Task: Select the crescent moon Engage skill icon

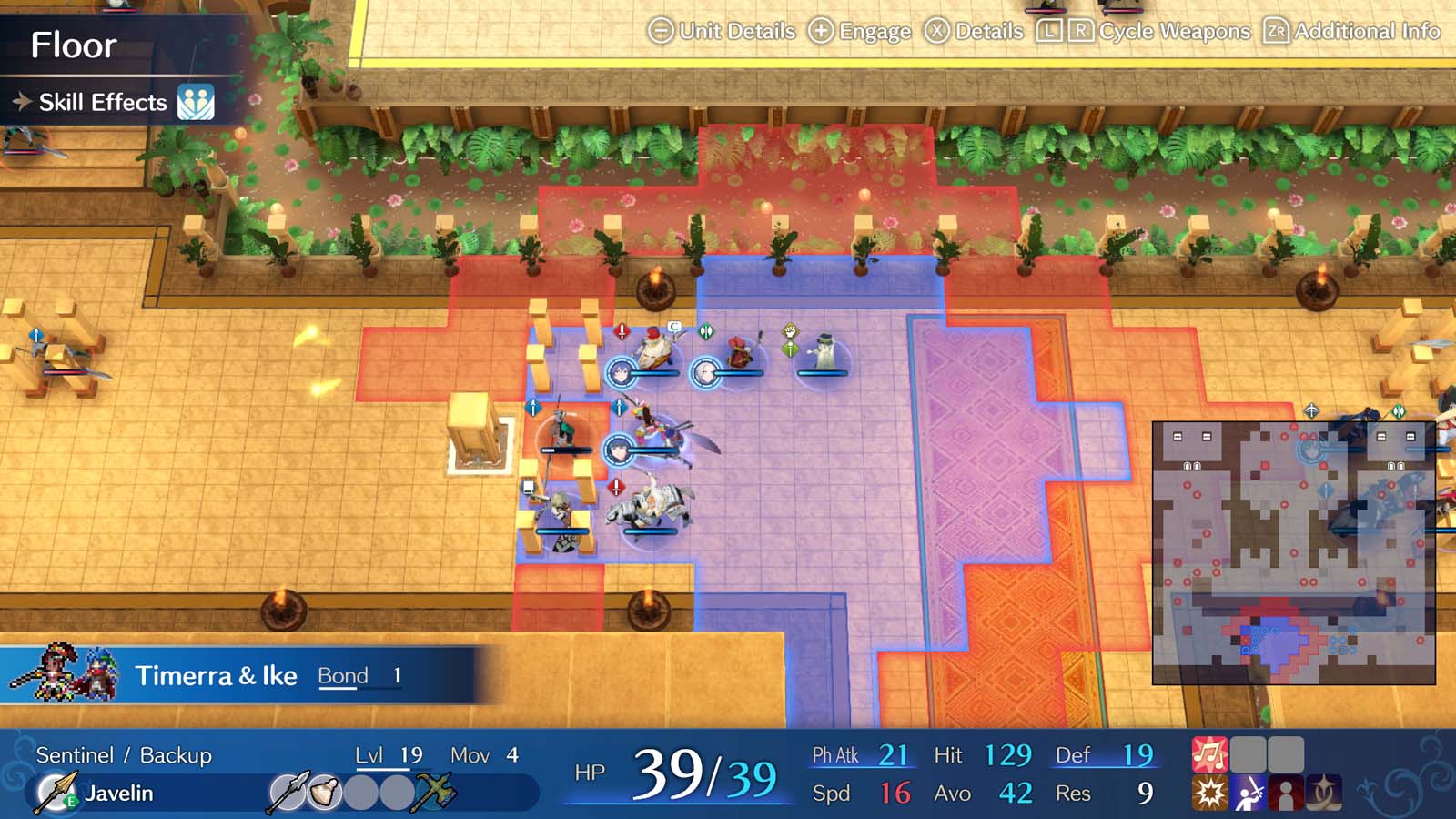Action: (1325, 792)
